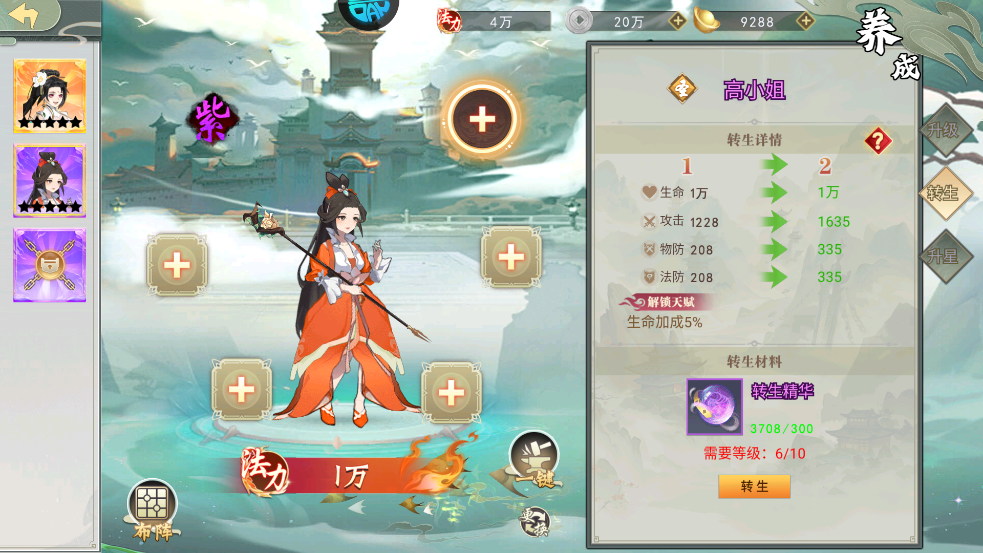Select the purple-framed hero portrait
Viewport: 983px width, 553px height.
49,181
